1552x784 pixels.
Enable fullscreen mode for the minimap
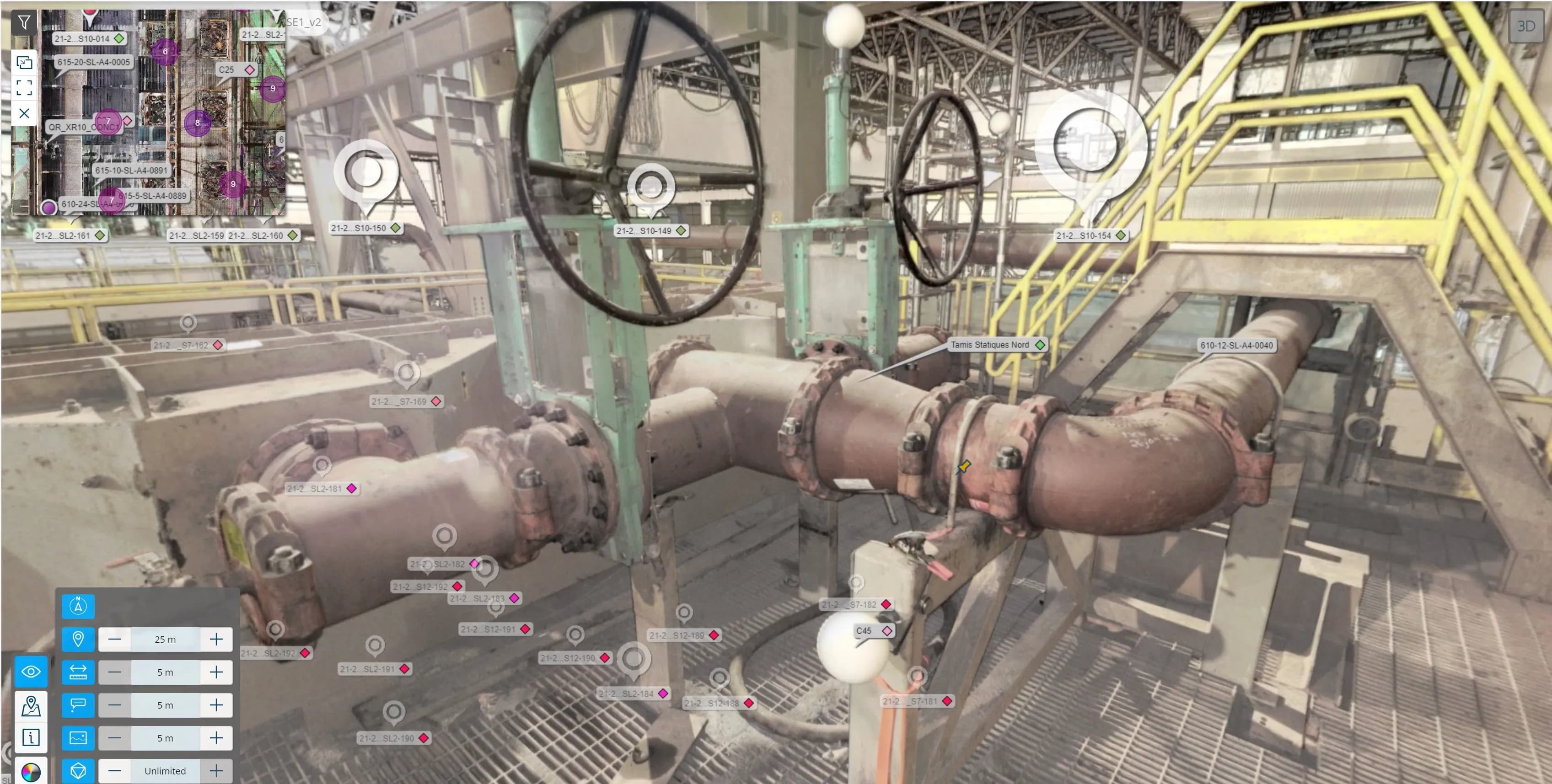24,88
